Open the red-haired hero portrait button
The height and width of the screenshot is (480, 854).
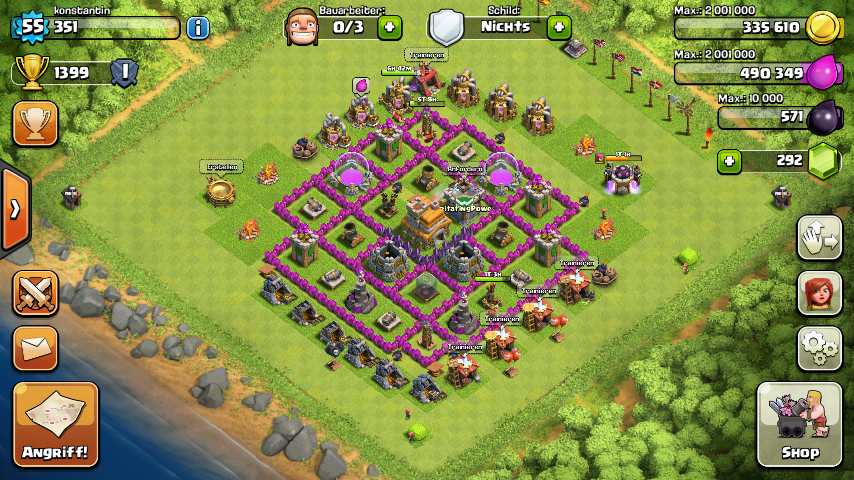point(819,293)
